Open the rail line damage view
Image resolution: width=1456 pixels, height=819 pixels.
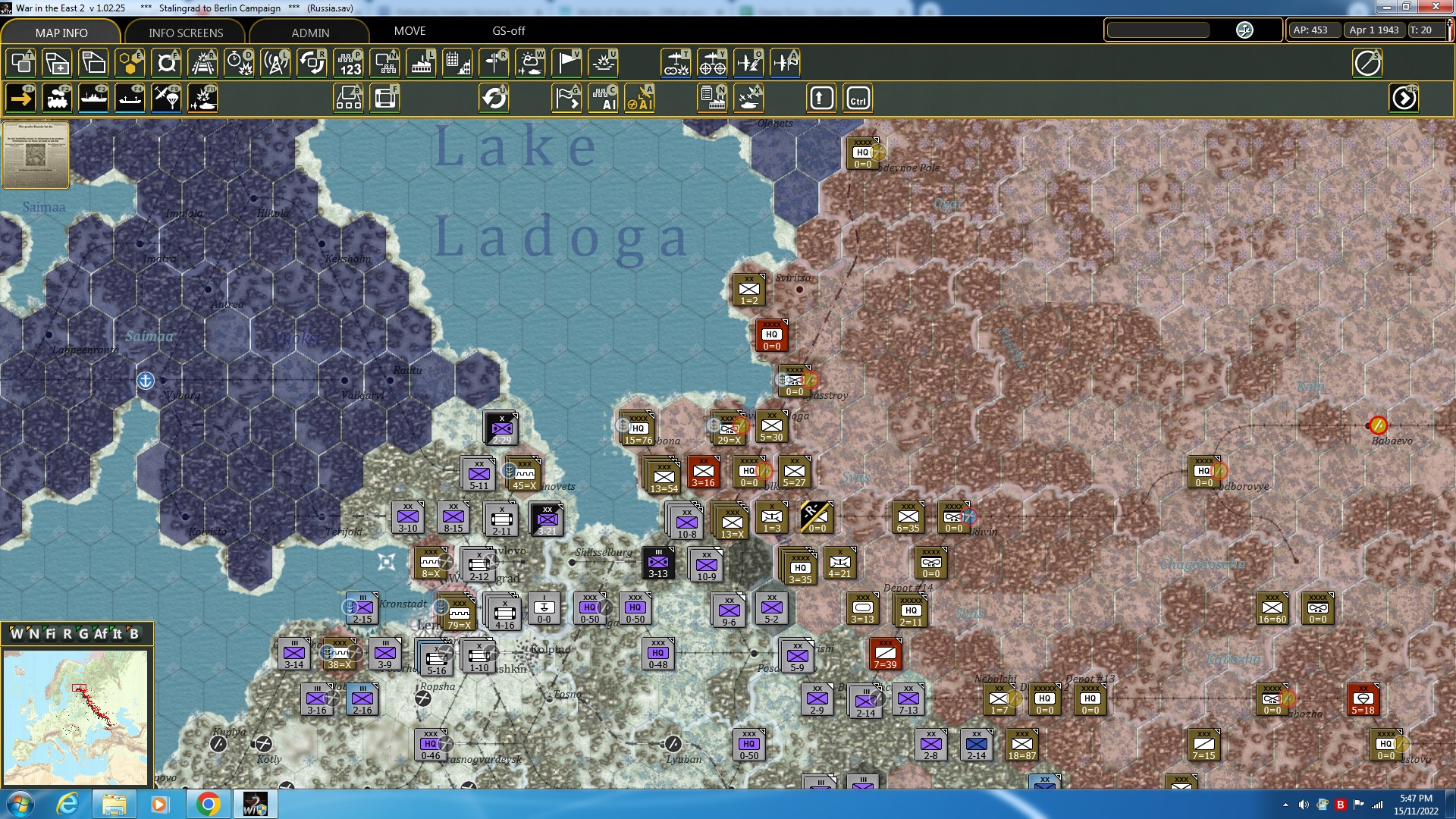pos(202,63)
